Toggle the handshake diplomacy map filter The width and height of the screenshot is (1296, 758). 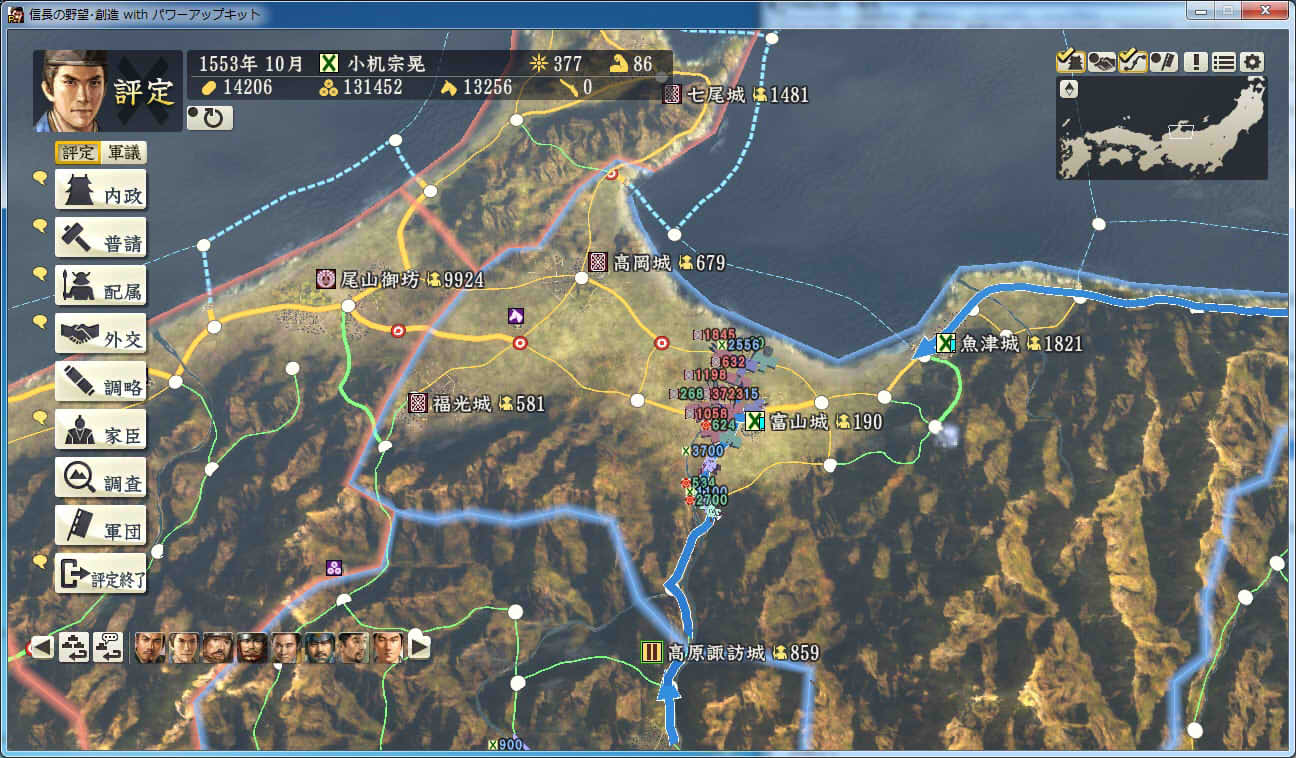(x=1102, y=61)
